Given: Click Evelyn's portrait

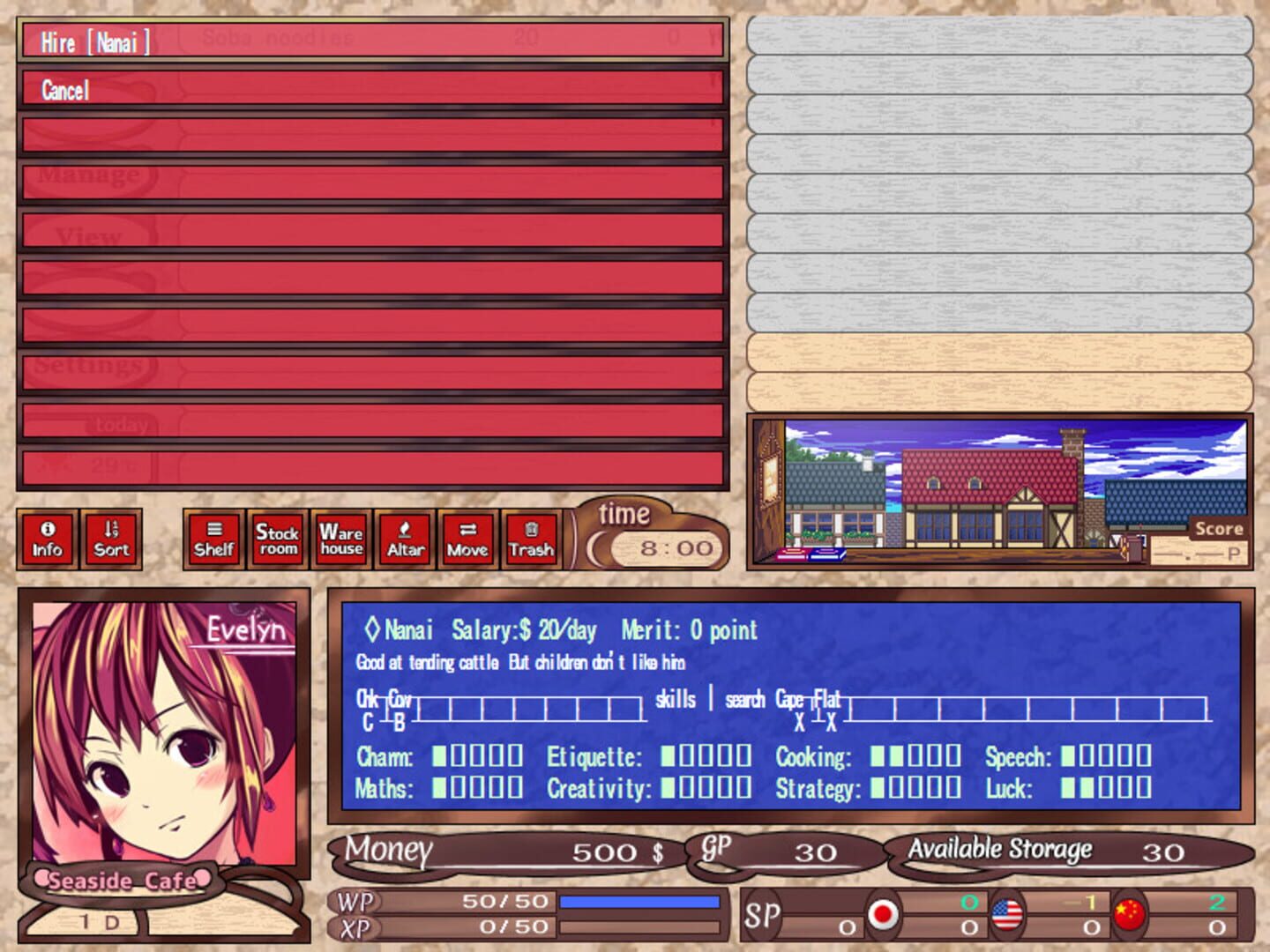Looking at the screenshot, I should 163,732.
